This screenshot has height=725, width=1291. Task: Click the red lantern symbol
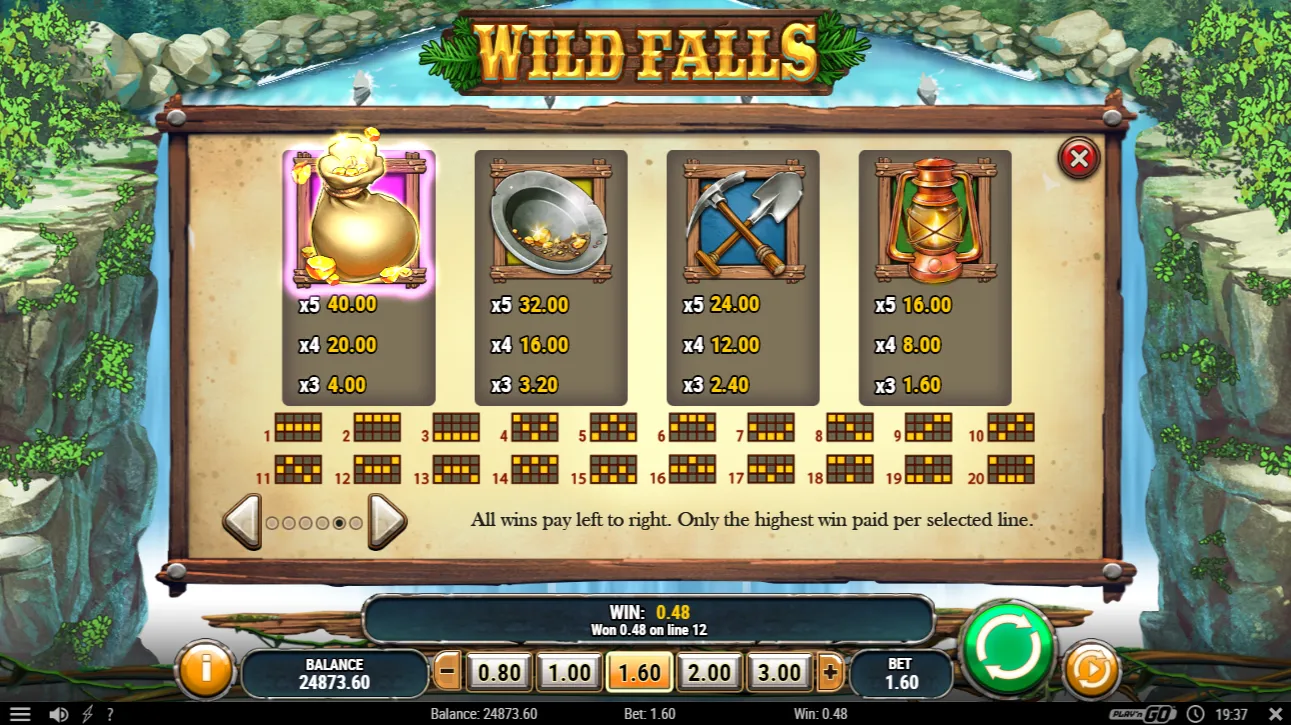point(935,215)
